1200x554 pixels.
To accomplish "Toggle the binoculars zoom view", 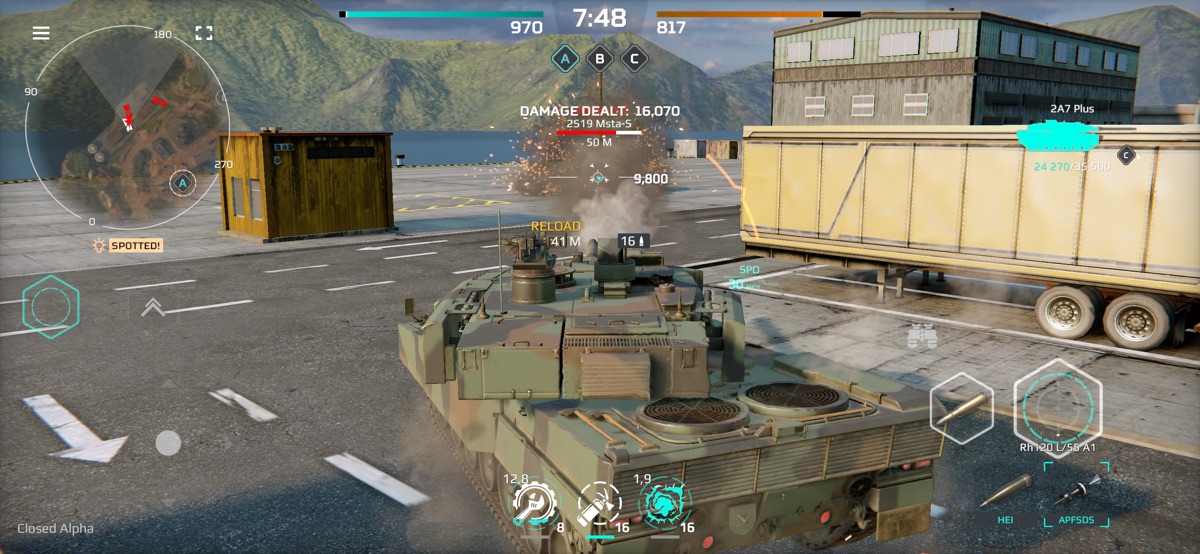I will (921, 337).
